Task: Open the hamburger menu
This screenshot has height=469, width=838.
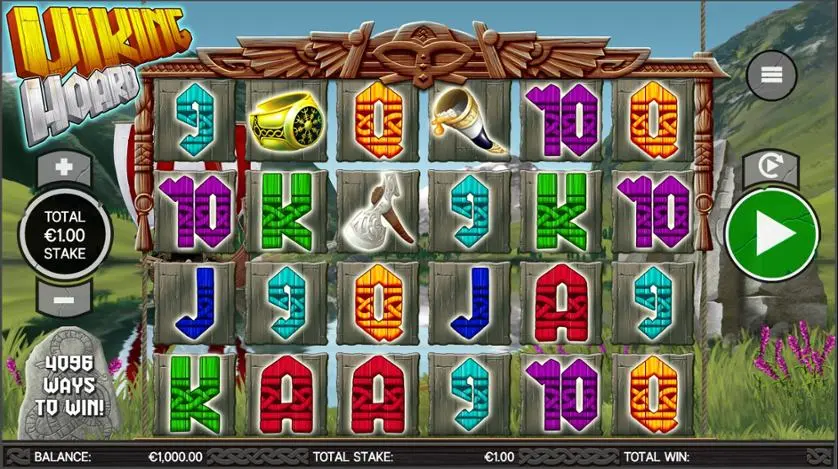Action: click(x=771, y=76)
